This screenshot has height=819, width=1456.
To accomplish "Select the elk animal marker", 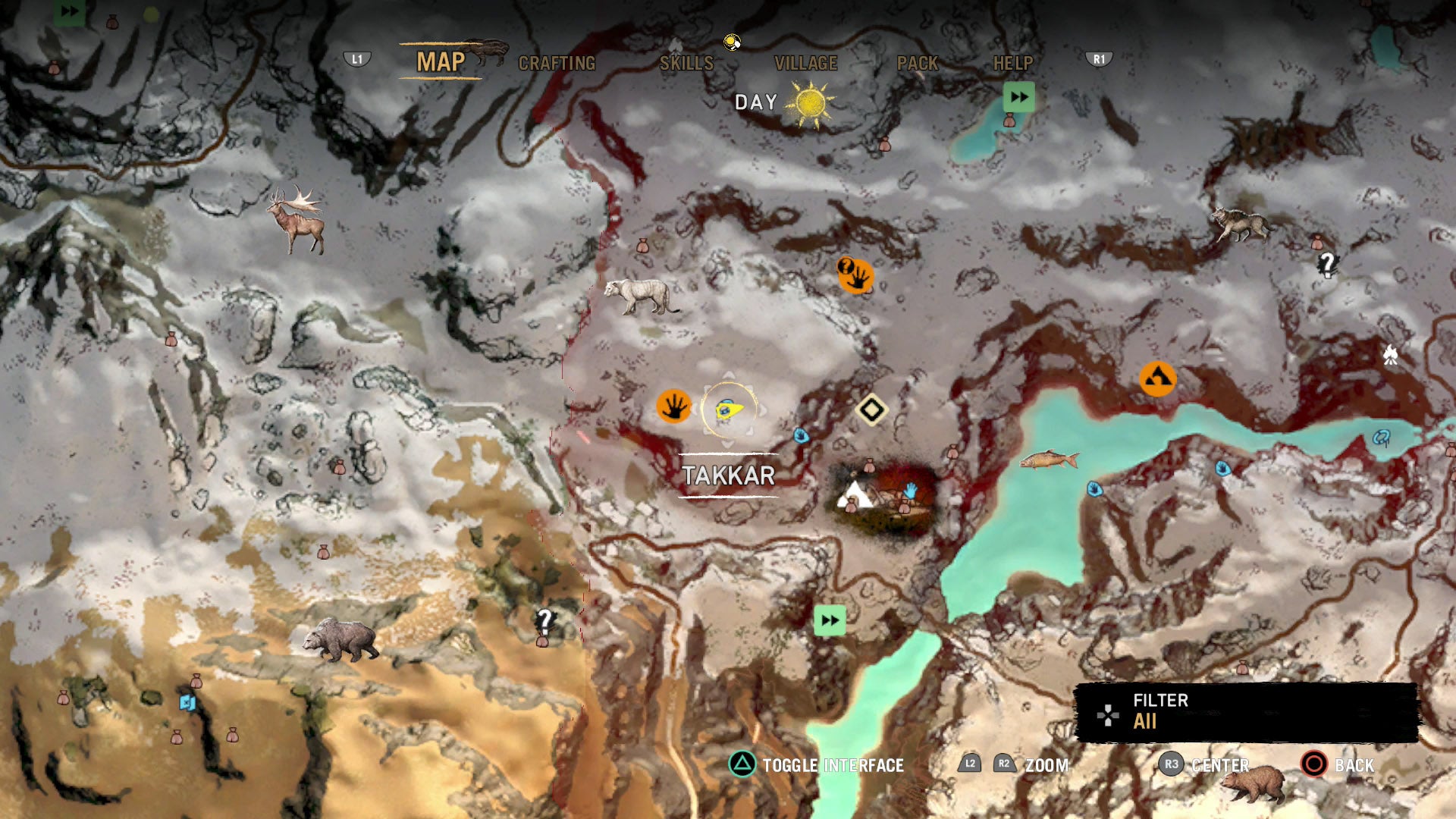I will pyautogui.click(x=298, y=218).
